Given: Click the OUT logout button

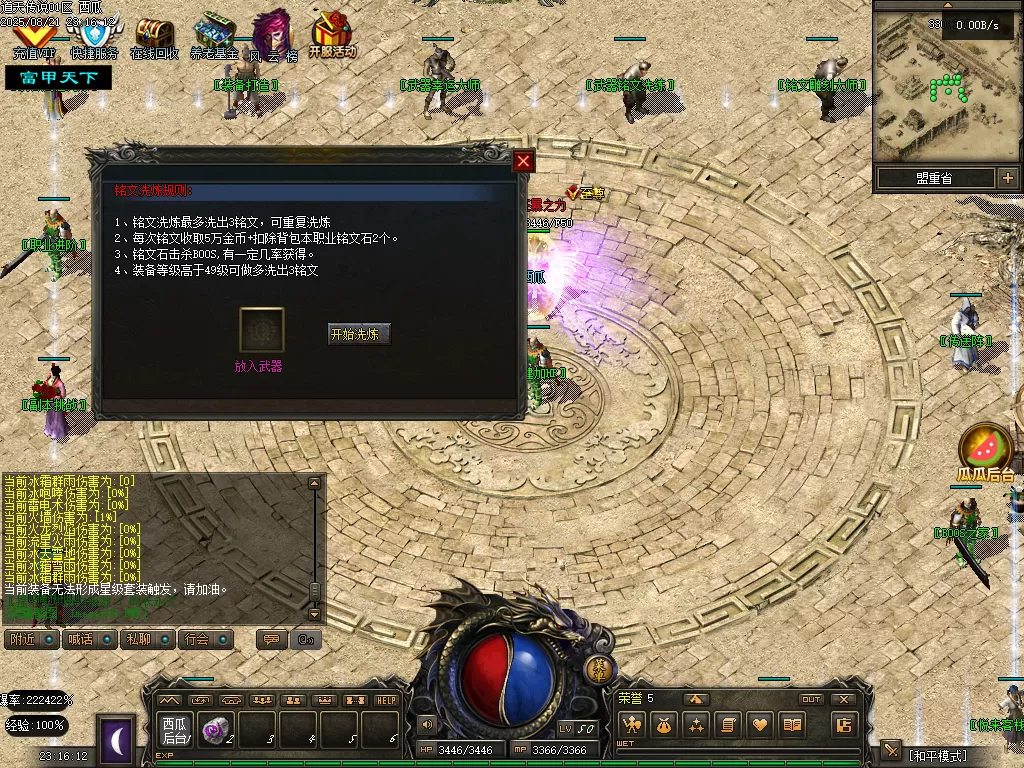Looking at the screenshot, I should (x=811, y=699).
